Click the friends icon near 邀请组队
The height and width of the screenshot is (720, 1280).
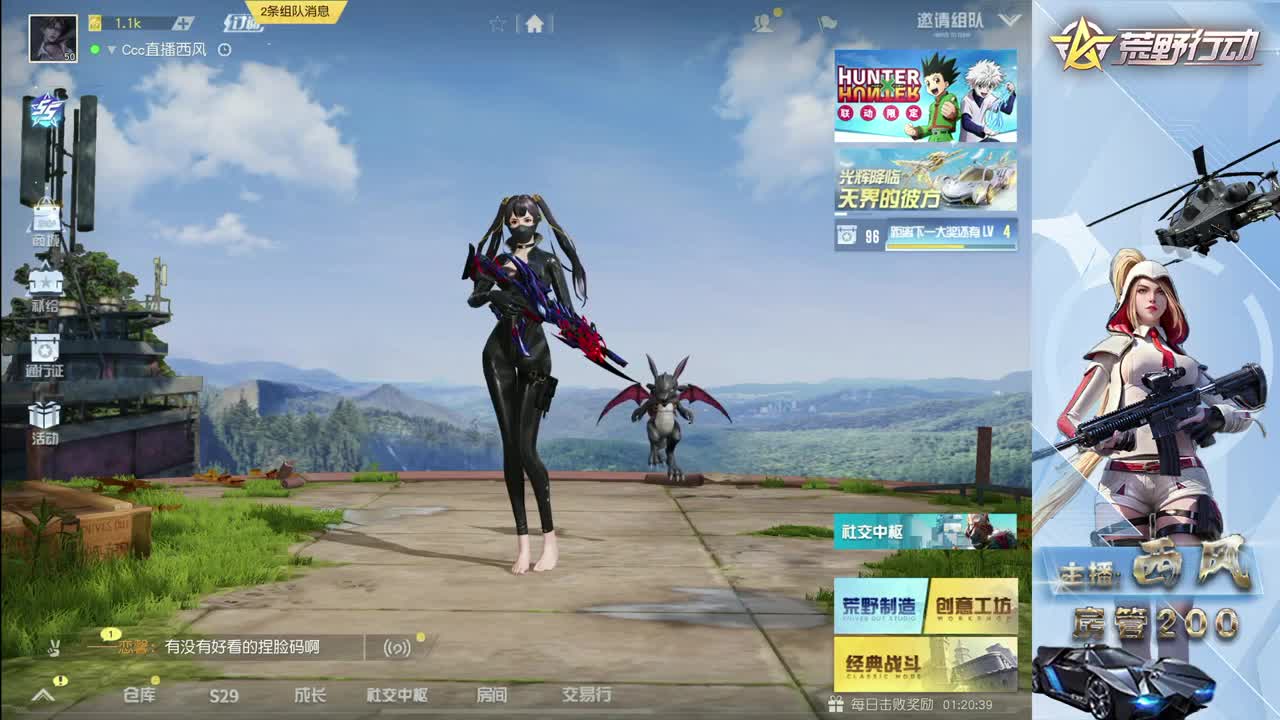pos(762,23)
